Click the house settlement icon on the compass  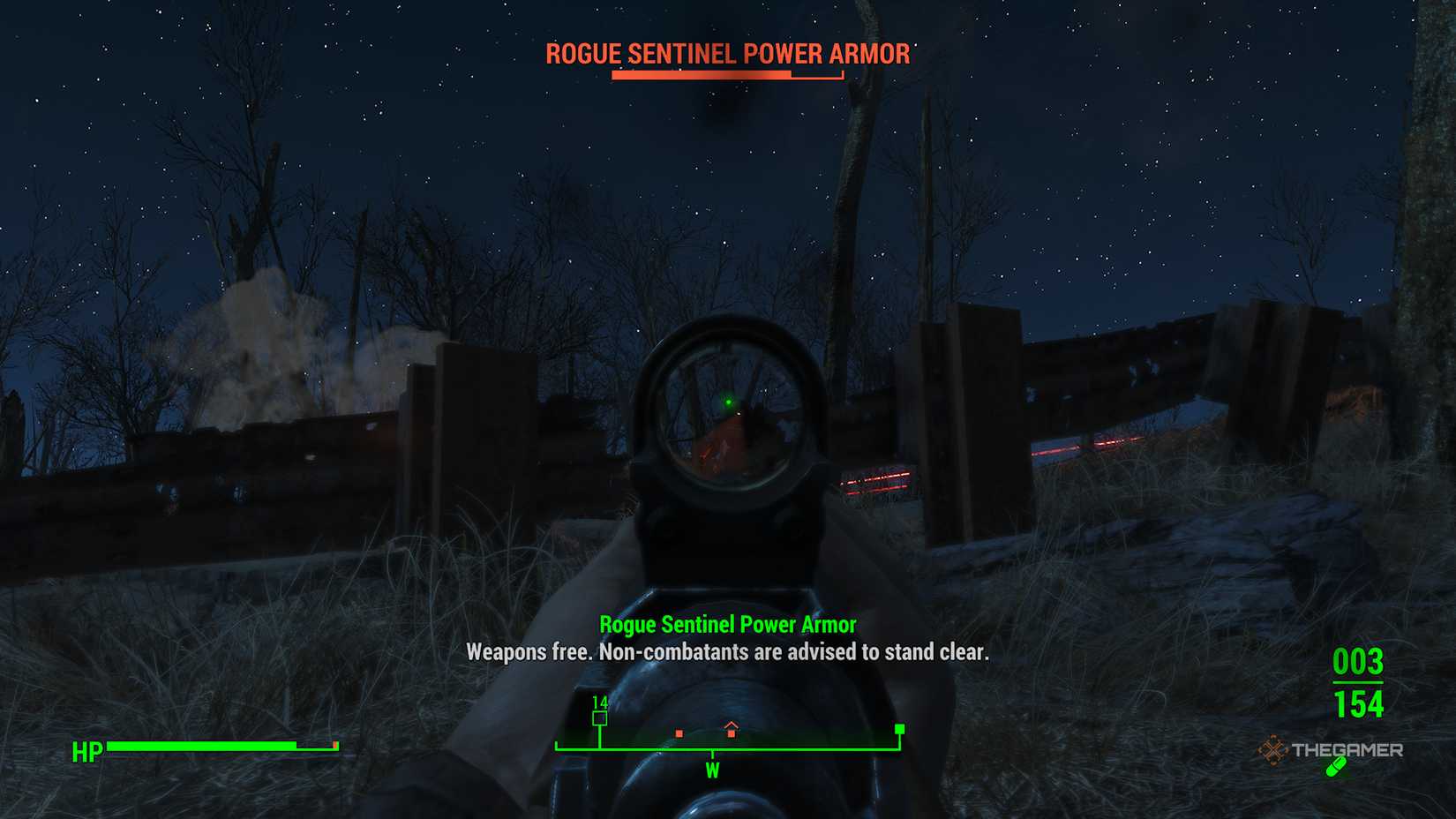pyautogui.click(x=732, y=727)
